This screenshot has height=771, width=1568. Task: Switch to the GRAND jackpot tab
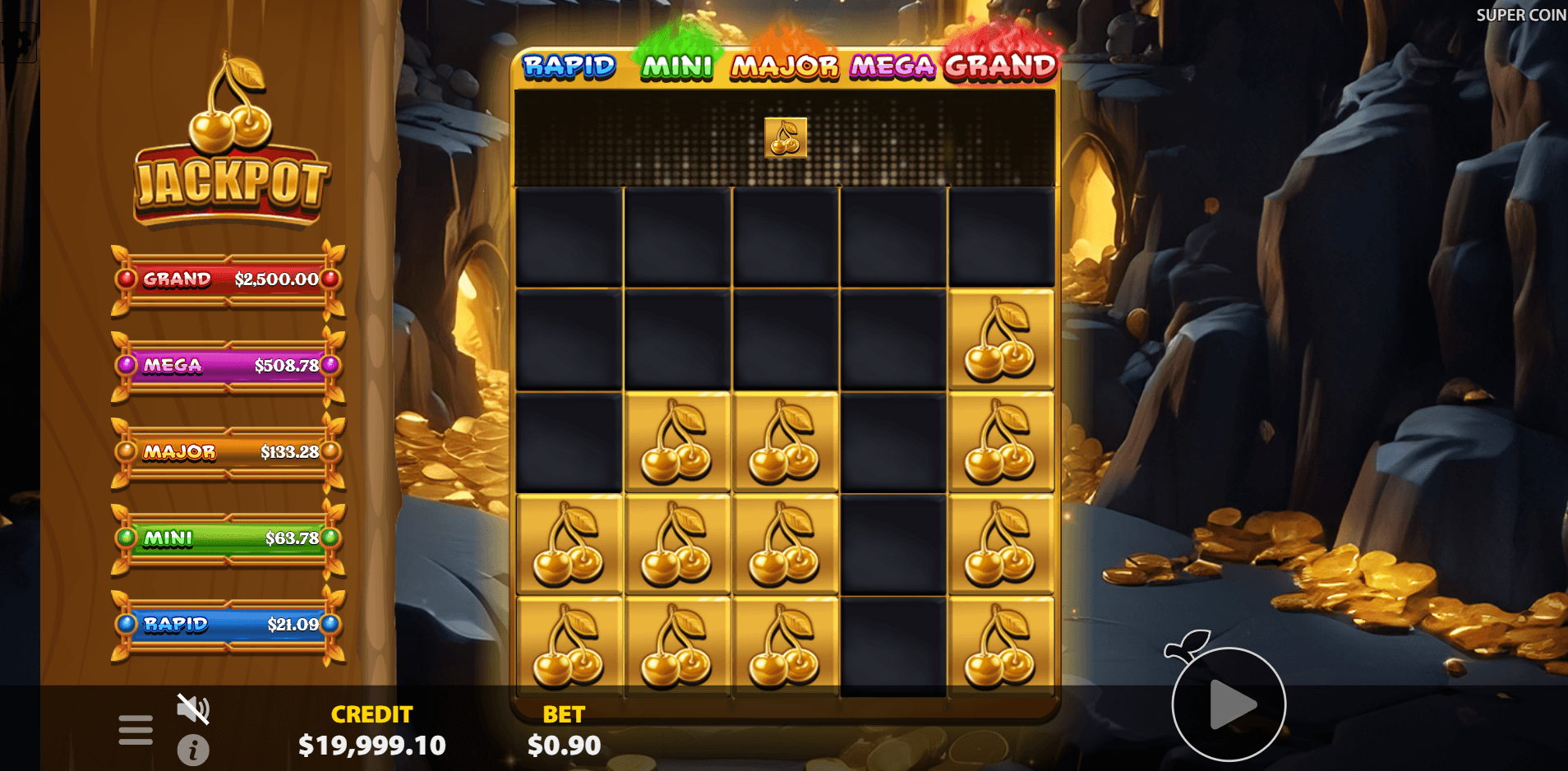[x=1000, y=67]
